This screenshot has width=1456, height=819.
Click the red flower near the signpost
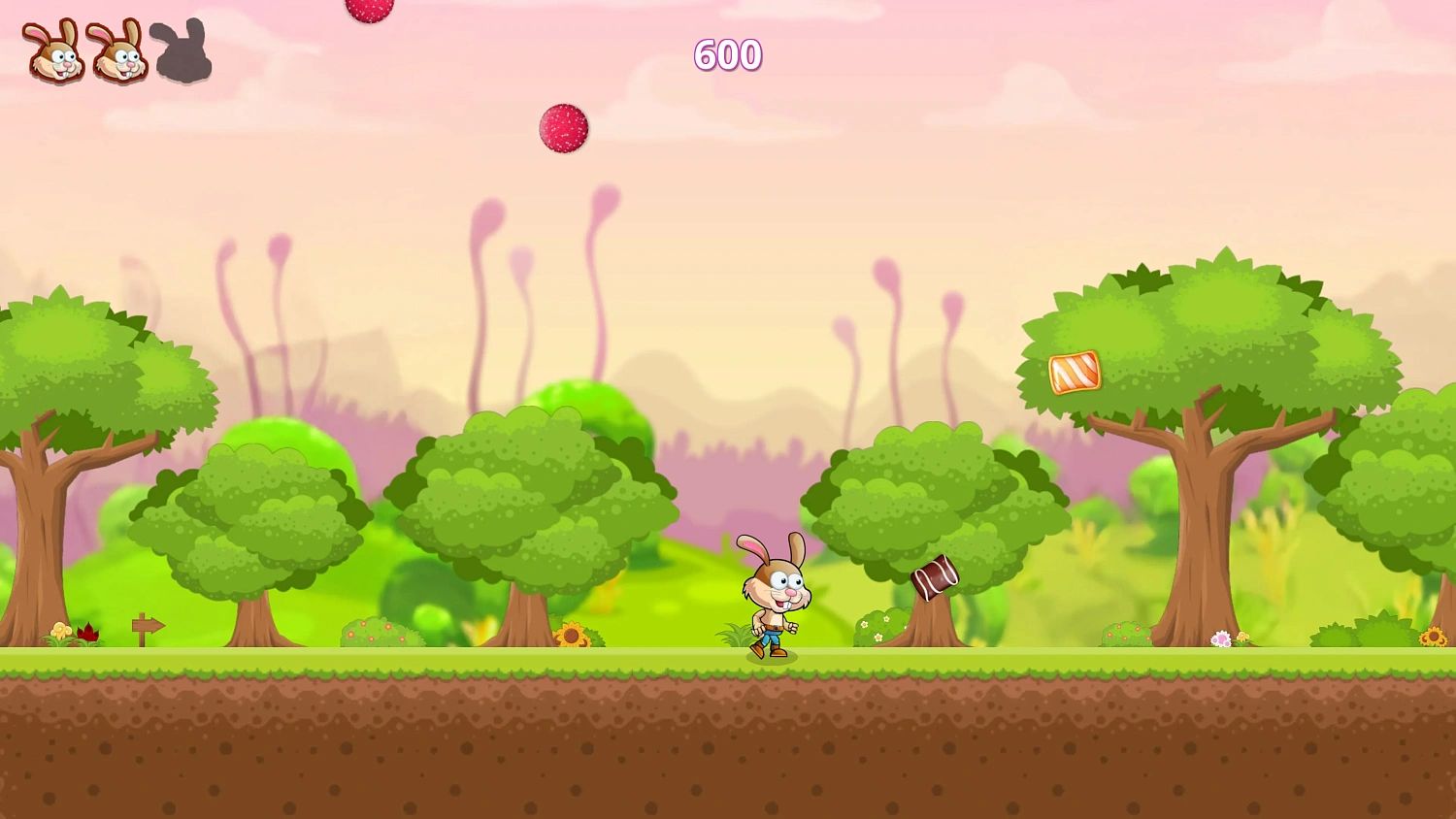click(x=89, y=631)
